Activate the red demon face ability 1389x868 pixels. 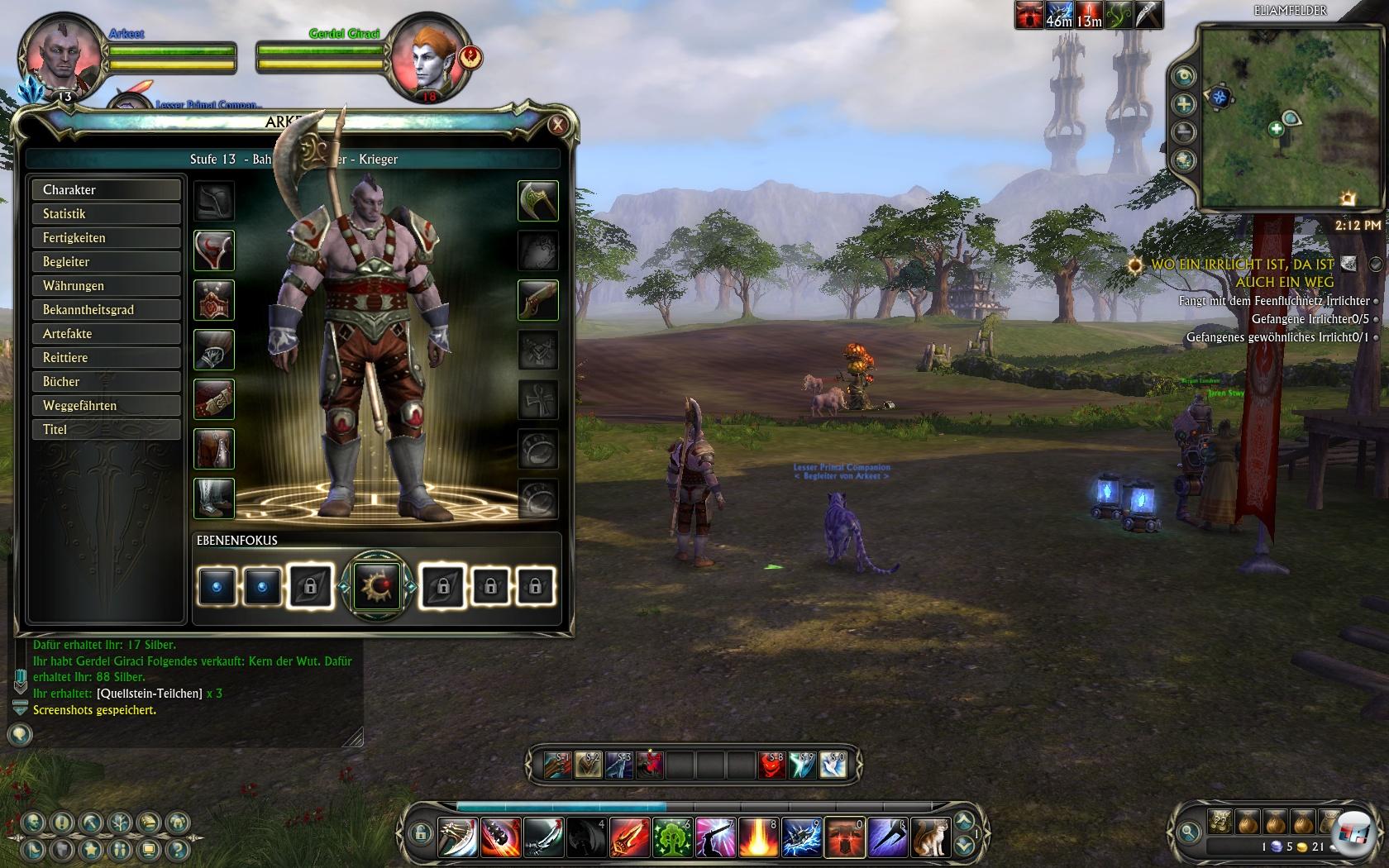click(771, 765)
